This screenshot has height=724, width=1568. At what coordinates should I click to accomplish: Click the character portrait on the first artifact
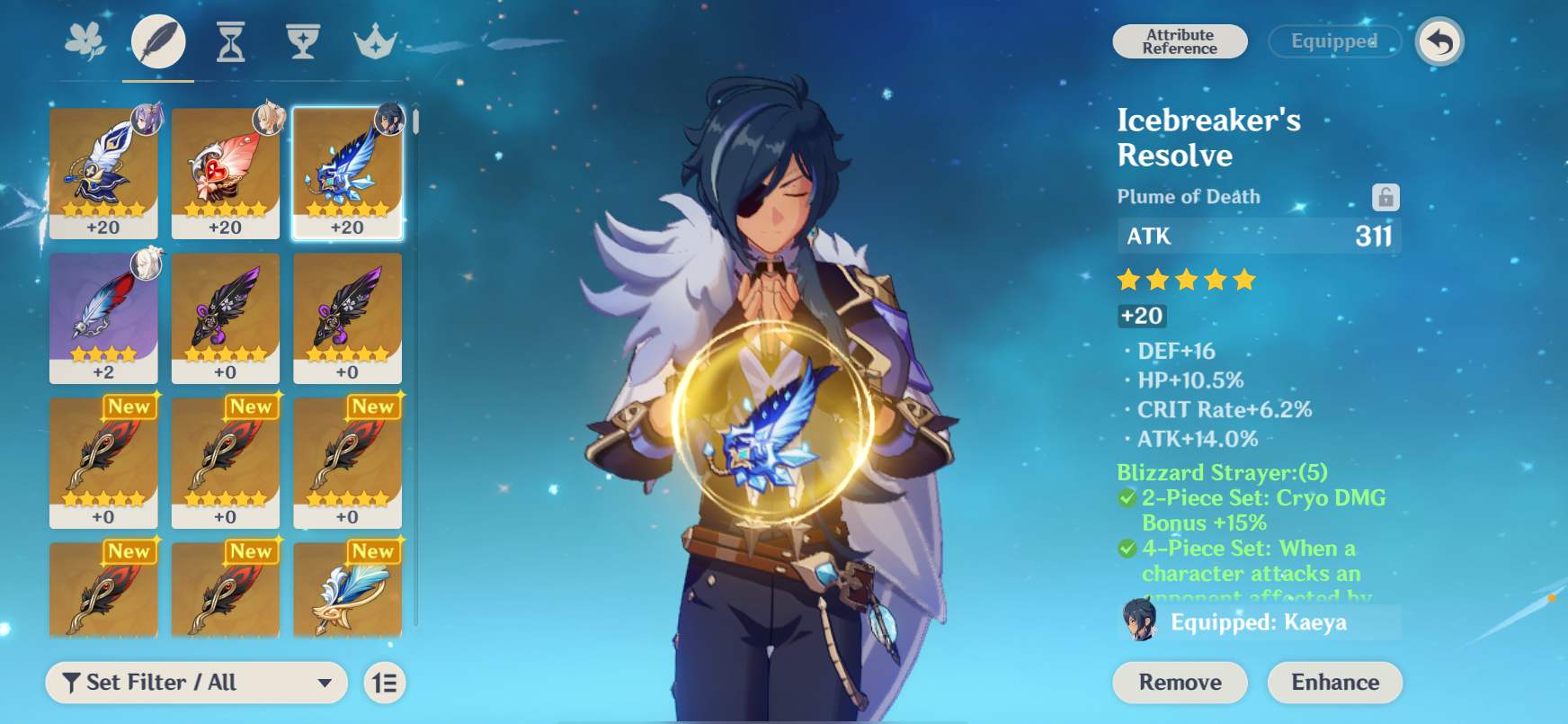point(144,119)
